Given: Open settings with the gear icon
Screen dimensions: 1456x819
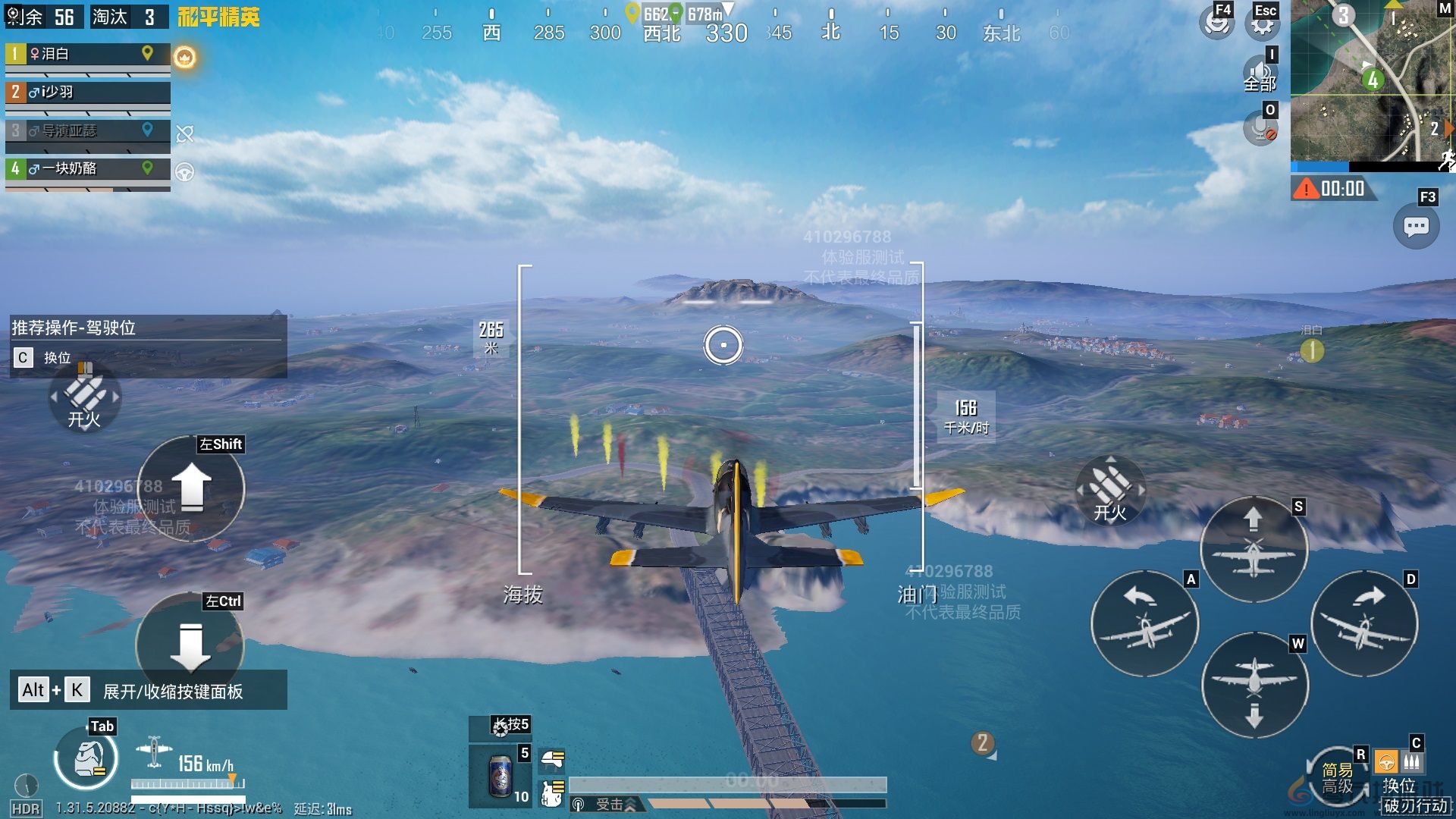Looking at the screenshot, I should [1262, 25].
